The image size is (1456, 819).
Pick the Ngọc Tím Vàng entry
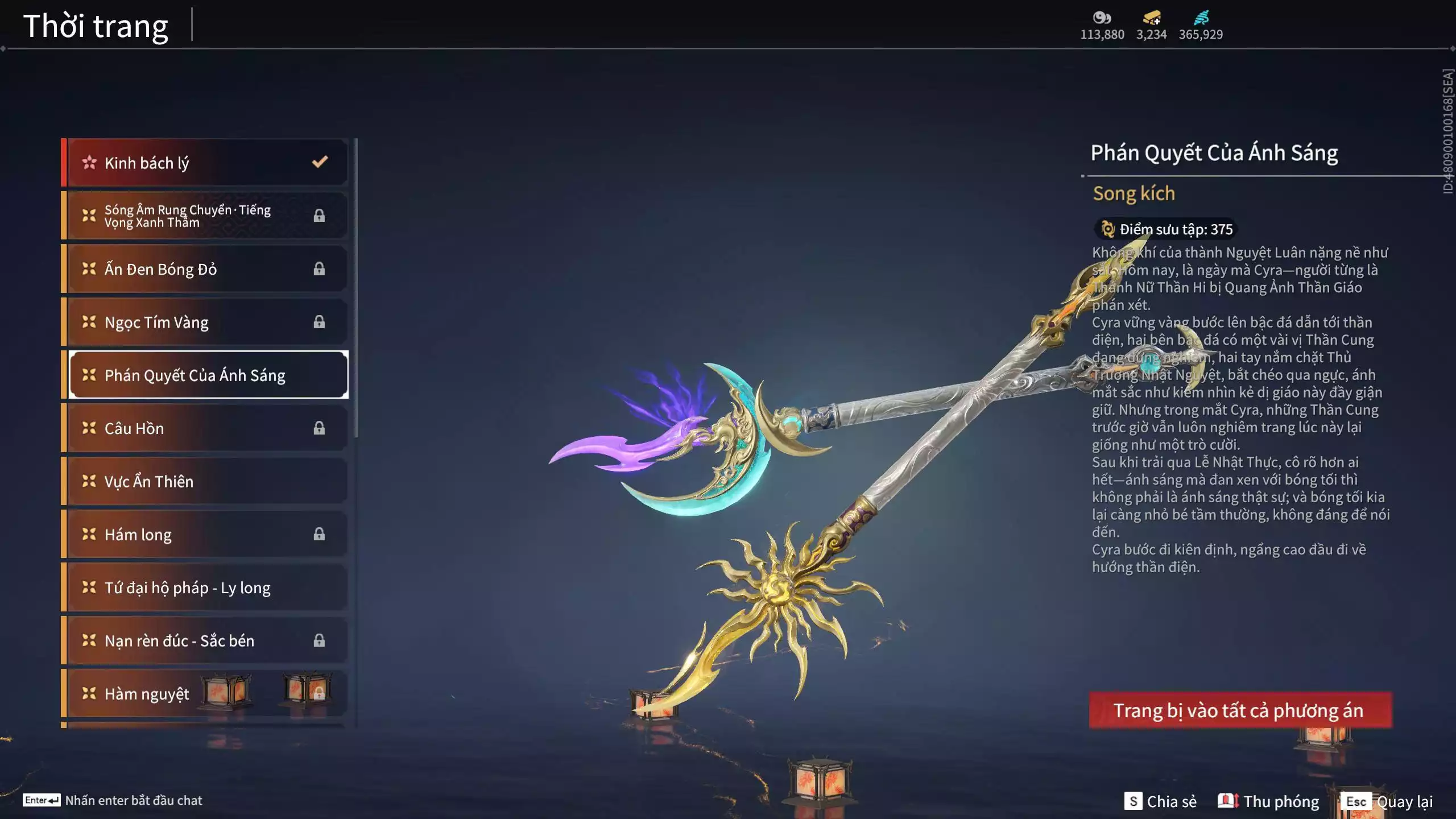pos(205,322)
